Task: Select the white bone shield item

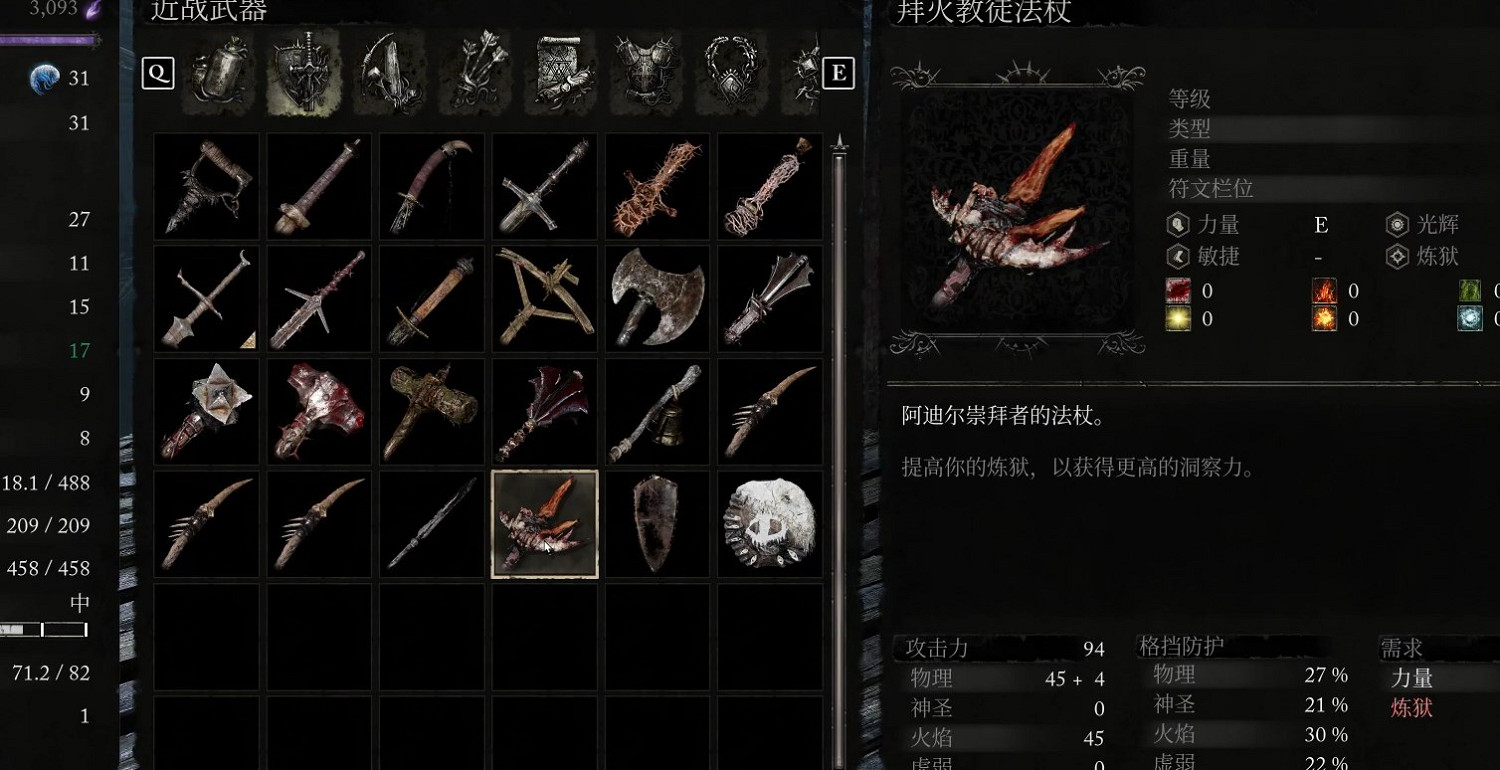Action: click(x=769, y=524)
